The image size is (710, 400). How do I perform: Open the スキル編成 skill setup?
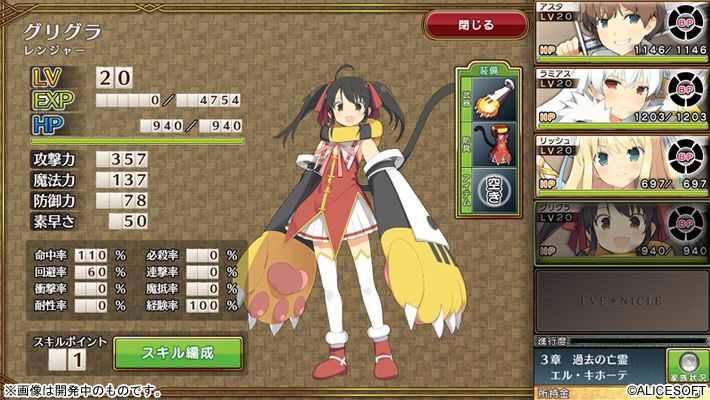pos(178,352)
